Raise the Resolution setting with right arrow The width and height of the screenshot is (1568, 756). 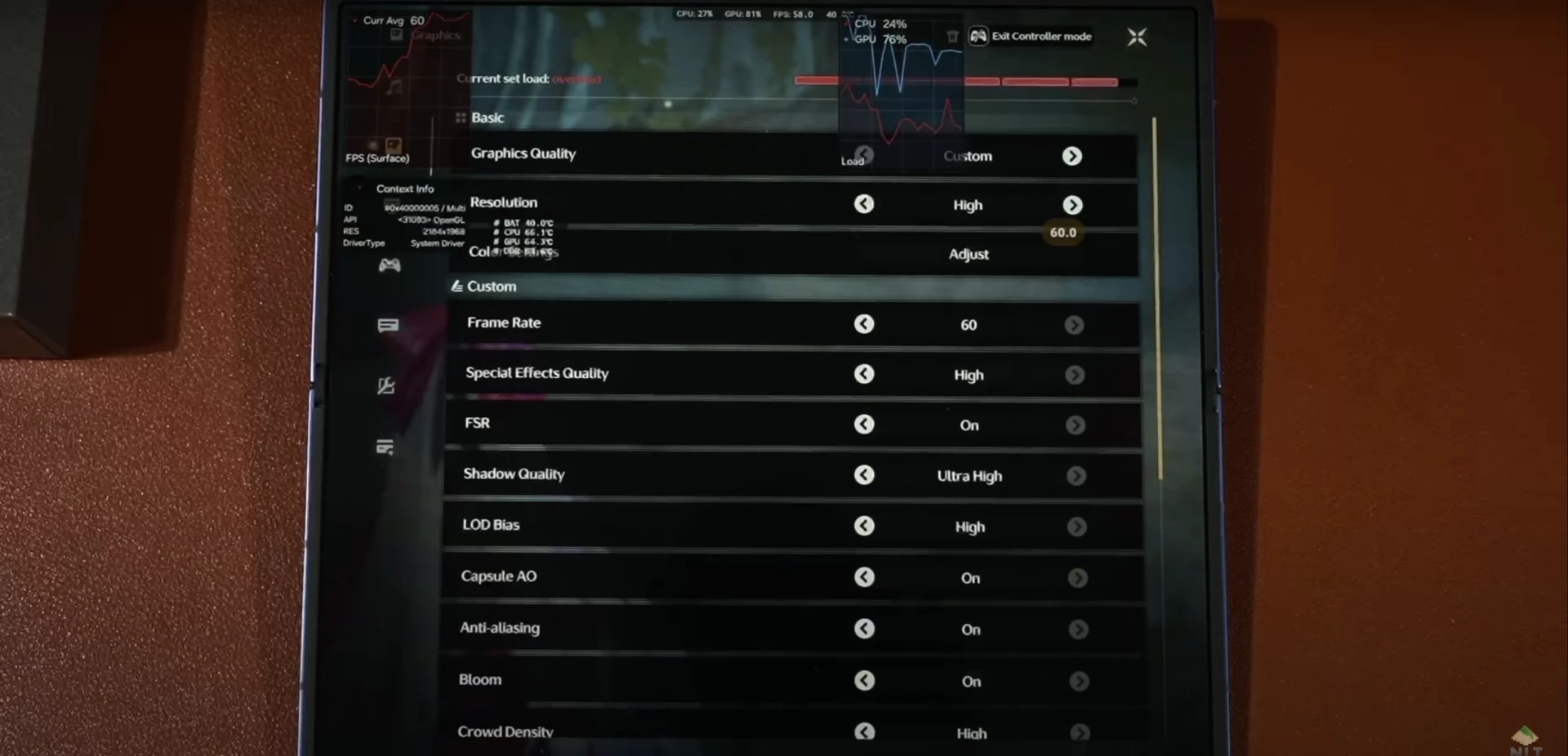[x=1073, y=205]
